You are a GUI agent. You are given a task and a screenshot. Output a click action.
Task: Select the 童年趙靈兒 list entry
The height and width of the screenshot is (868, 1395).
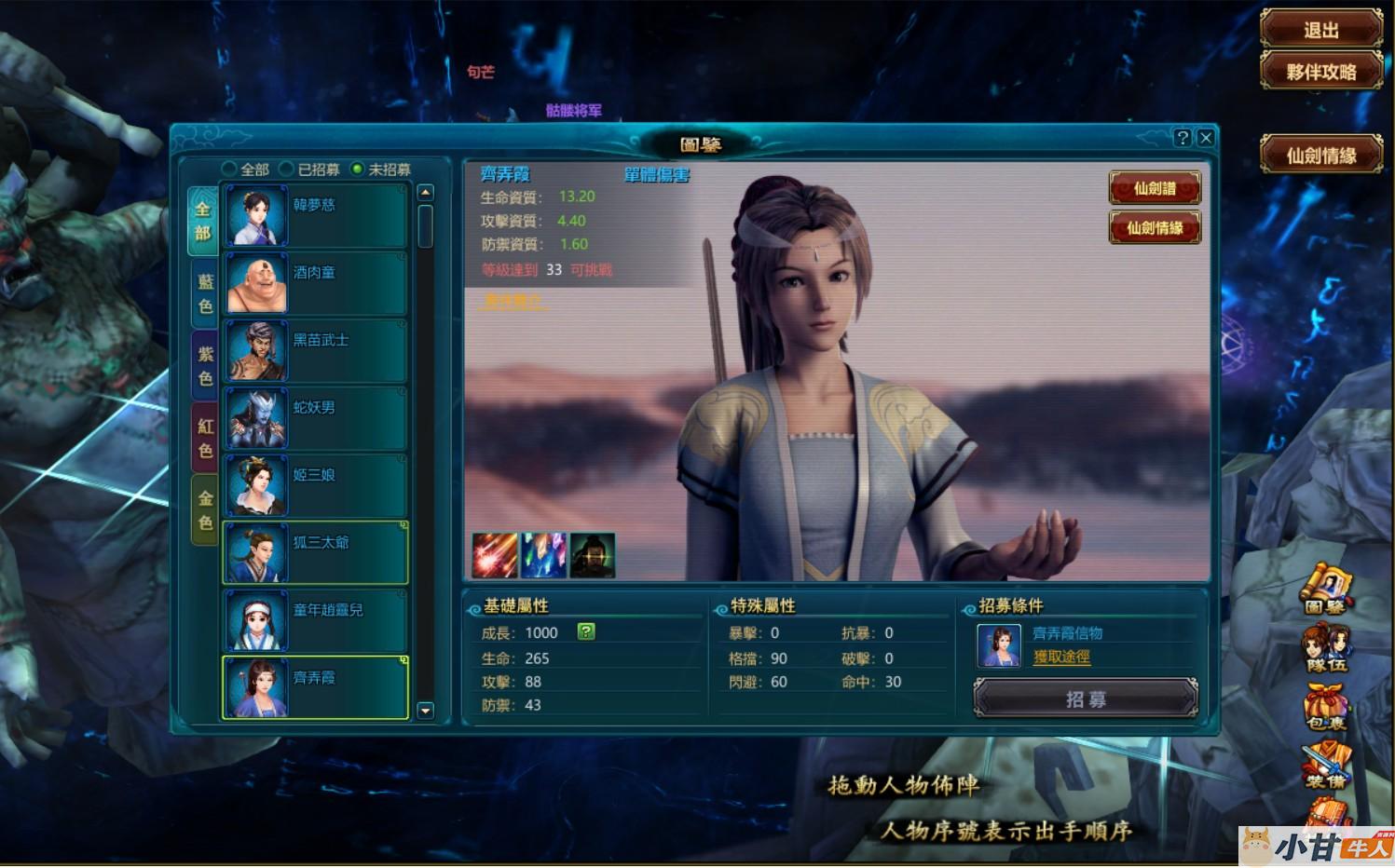click(315, 620)
